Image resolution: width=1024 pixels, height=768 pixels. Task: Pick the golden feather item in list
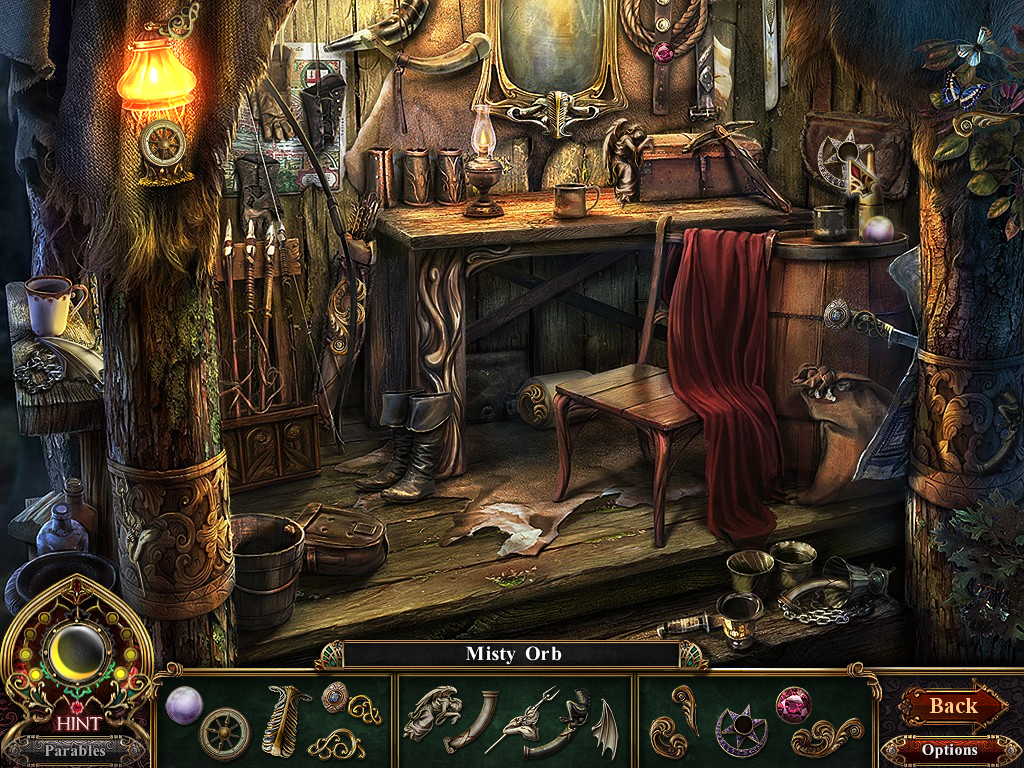(x=286, y=719)
